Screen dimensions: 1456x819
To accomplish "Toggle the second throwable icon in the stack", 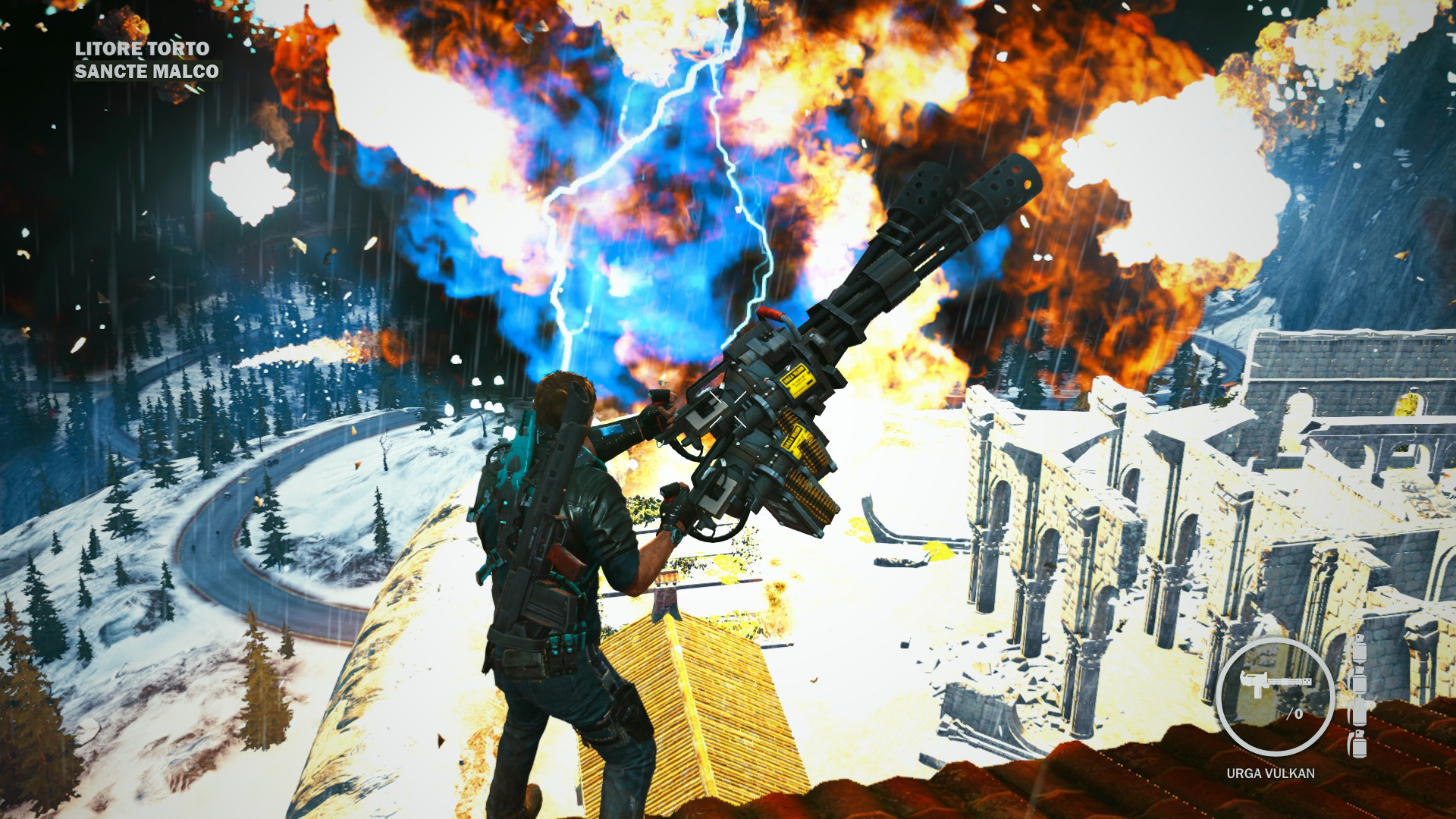I will point(1359,679).
